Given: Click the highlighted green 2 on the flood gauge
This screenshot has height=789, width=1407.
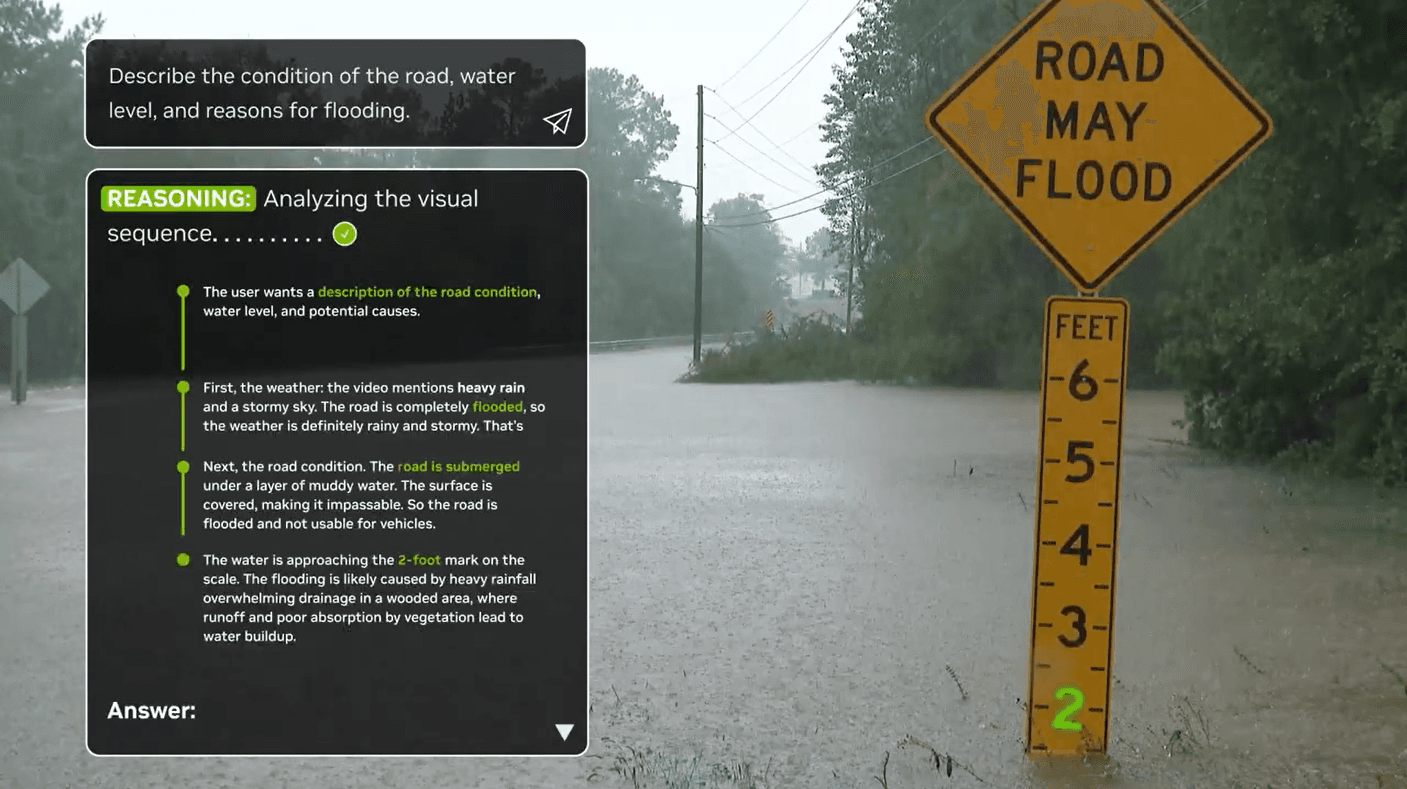Looking at the screenshot, I should [1068, 709].
